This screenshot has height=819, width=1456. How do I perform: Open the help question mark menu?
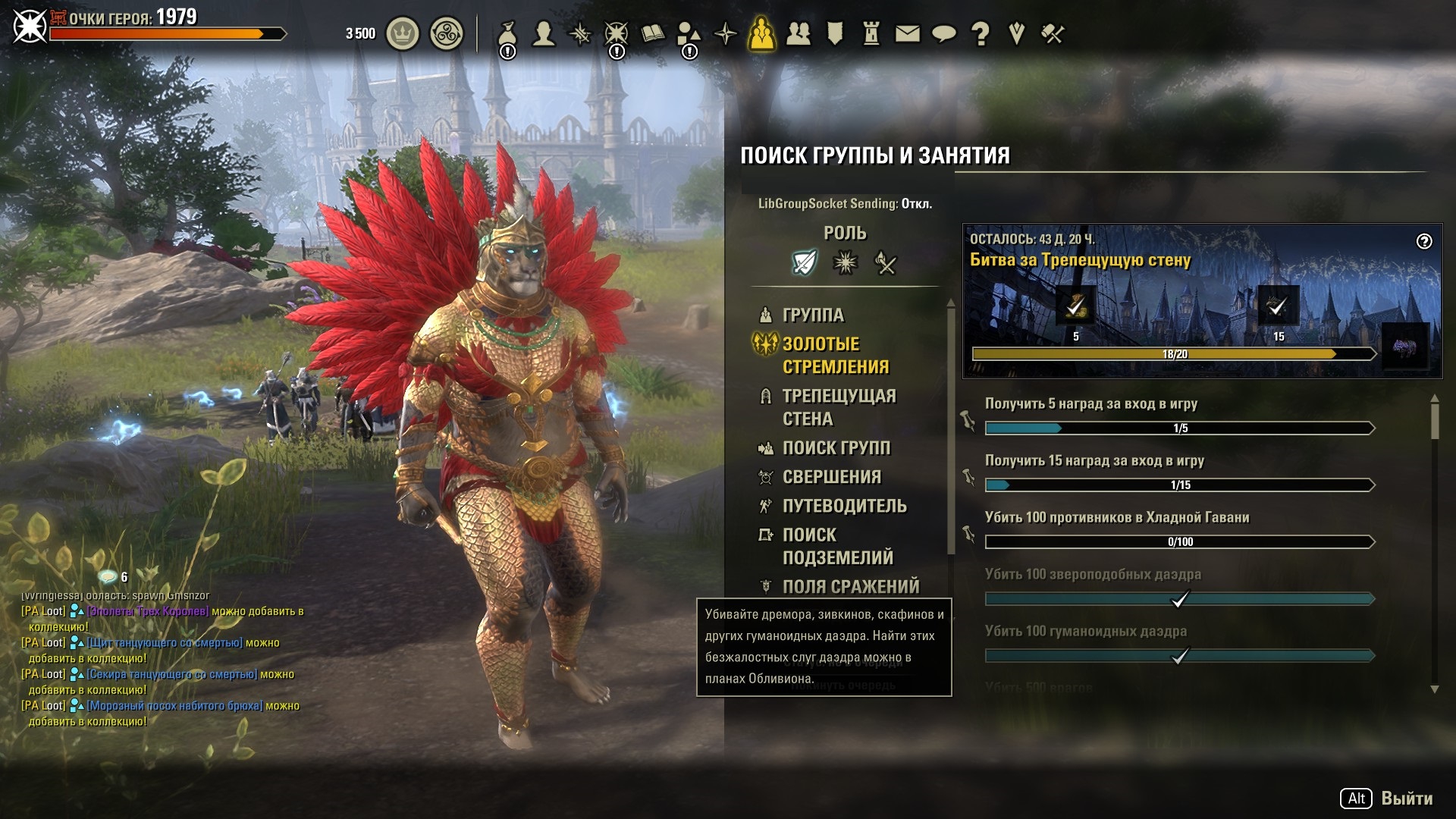(980, 34)
